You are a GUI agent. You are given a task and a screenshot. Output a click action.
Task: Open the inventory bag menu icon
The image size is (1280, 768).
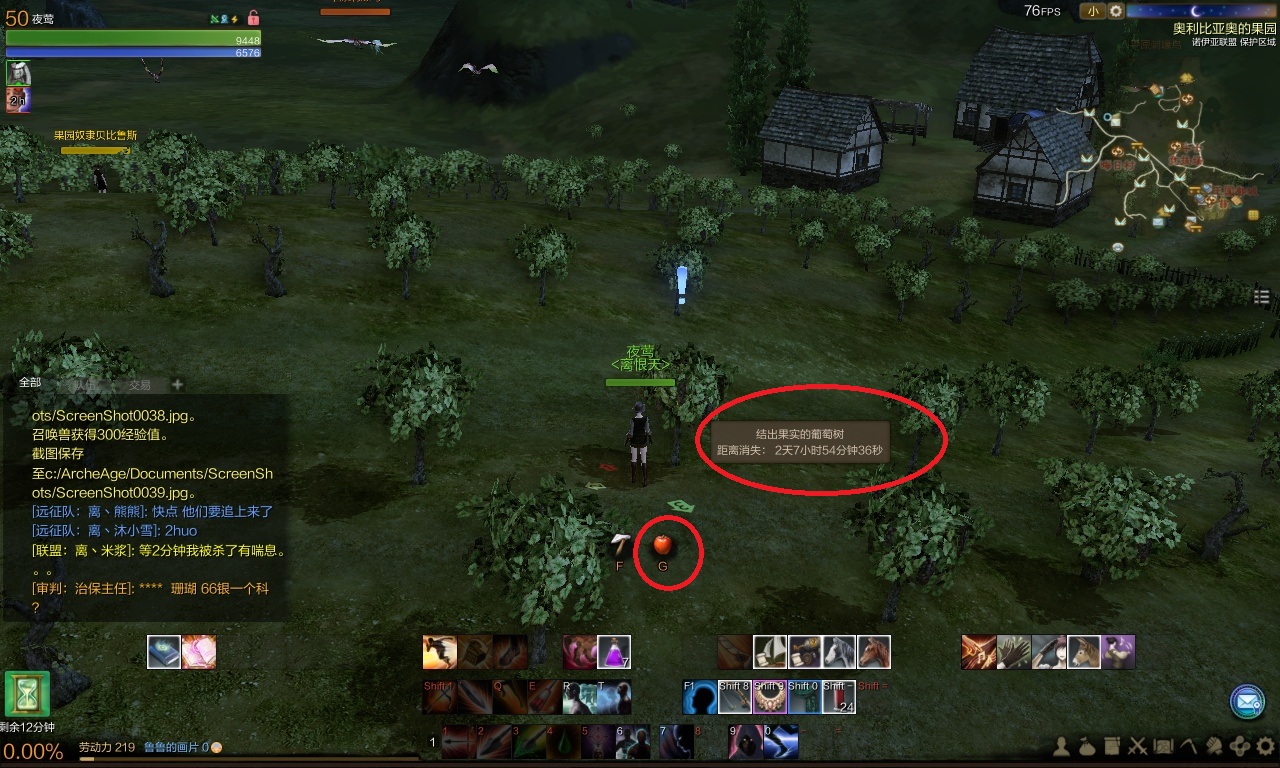click(x=1089, y=745)
